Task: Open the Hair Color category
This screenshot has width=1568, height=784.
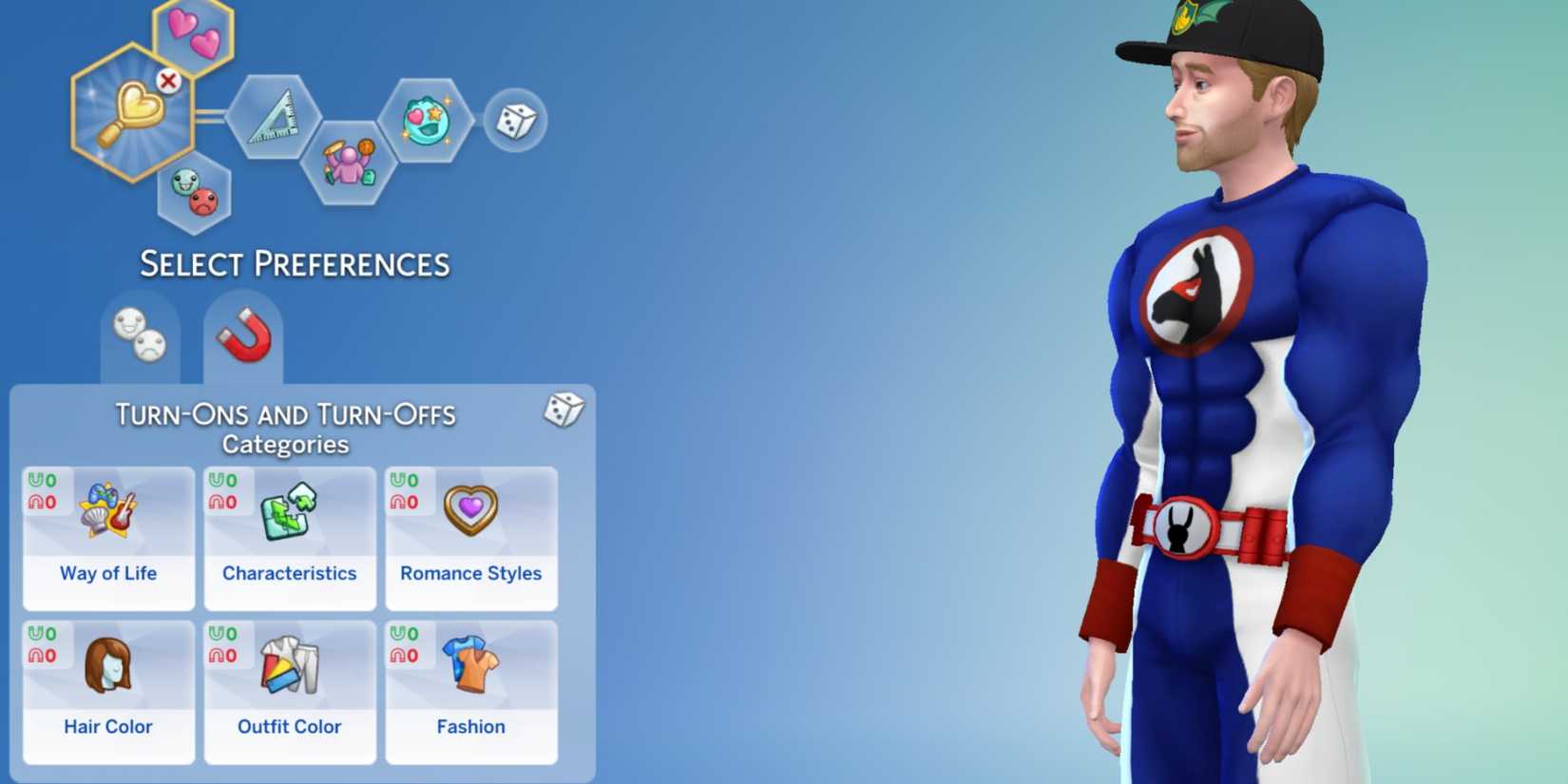Action: pos(106,689)
